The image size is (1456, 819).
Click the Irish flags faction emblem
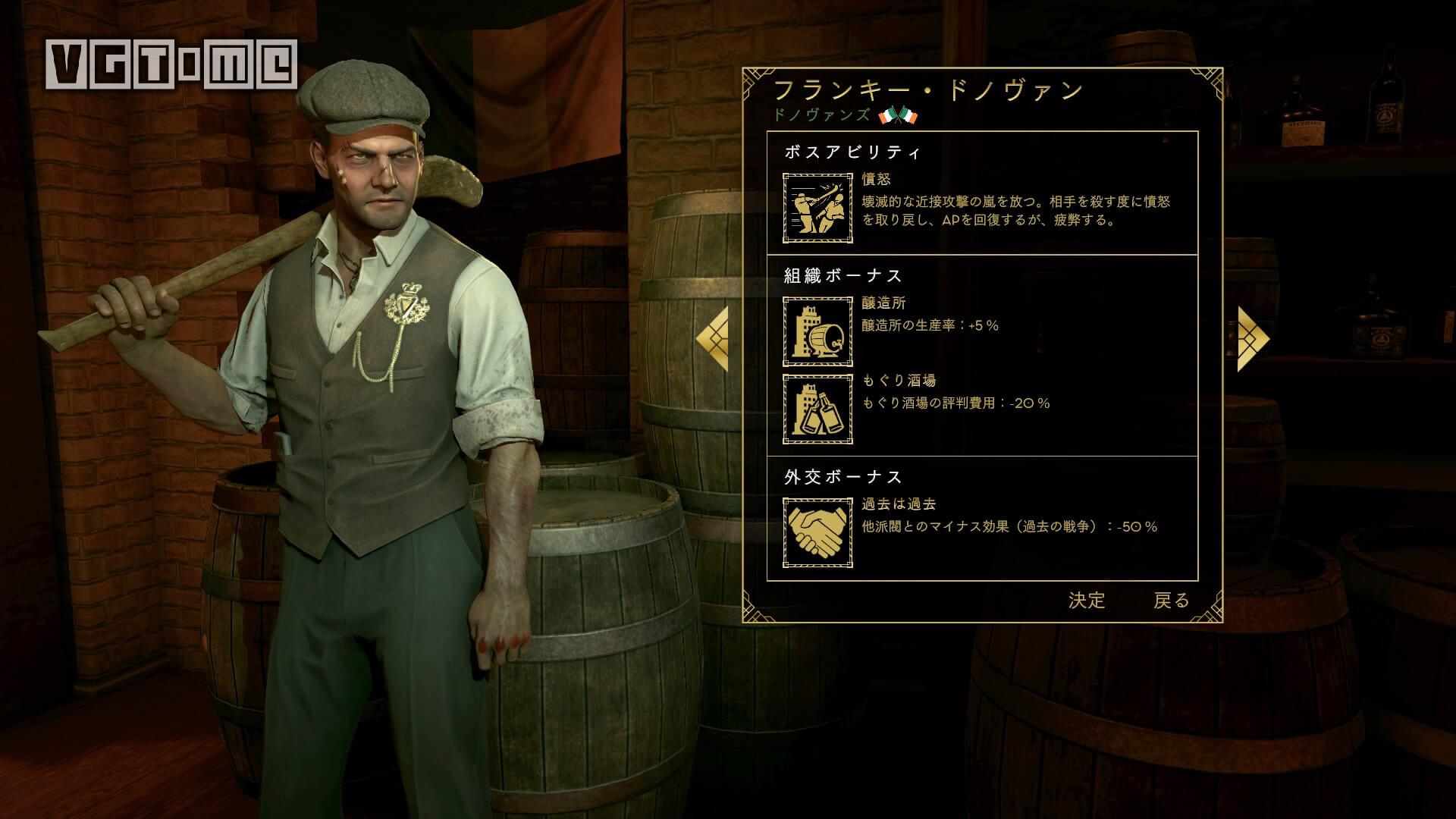(x=897, y=116)
